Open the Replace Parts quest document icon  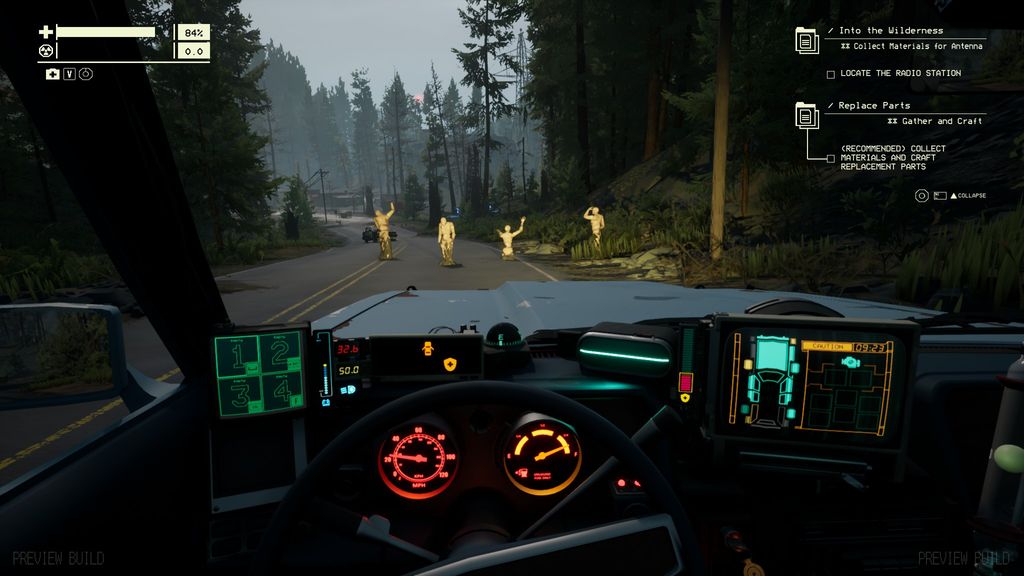point(807,114)
